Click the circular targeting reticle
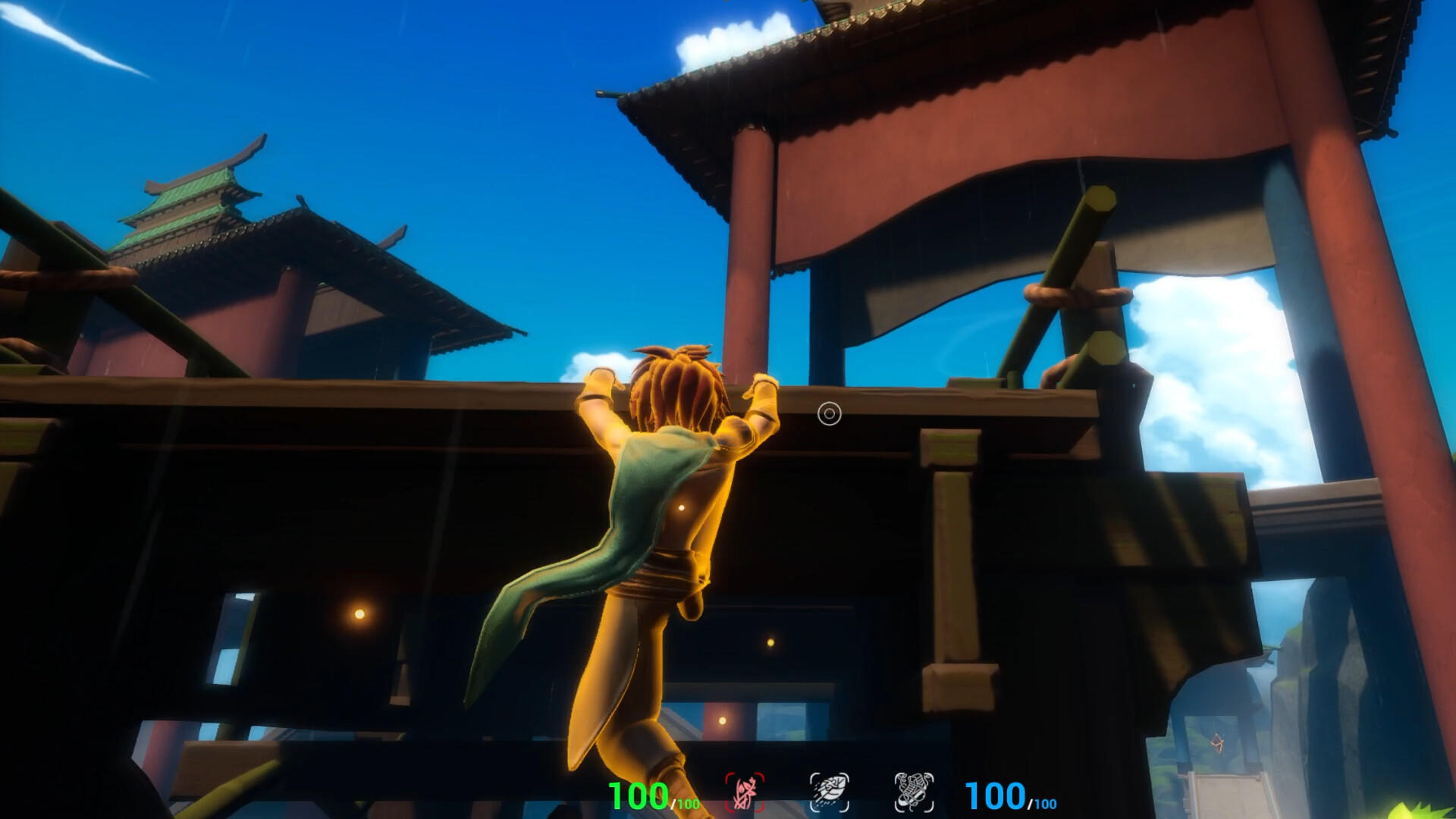Viewport: 1456px width, 819px height. pos(829,414)
